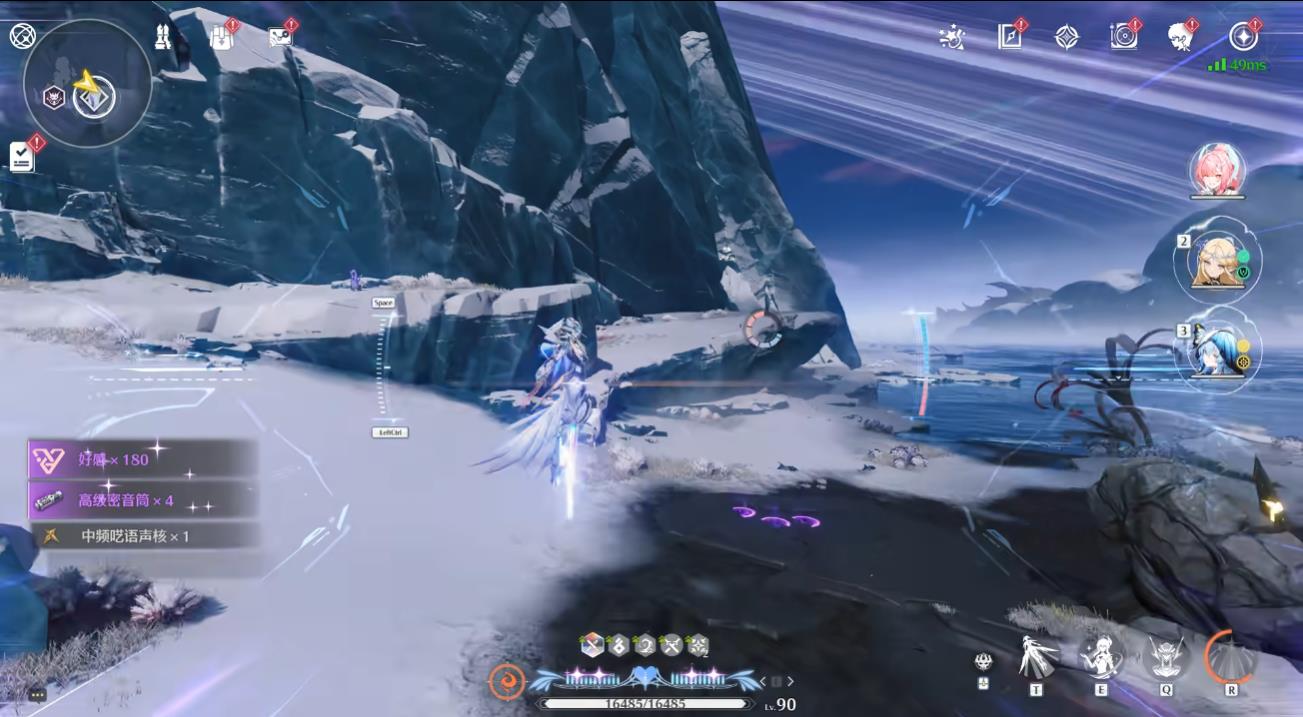The height and width of the screenshot is (717, 1303).
Task: Open the four-point star convene icon
Action: point(1067,37)
